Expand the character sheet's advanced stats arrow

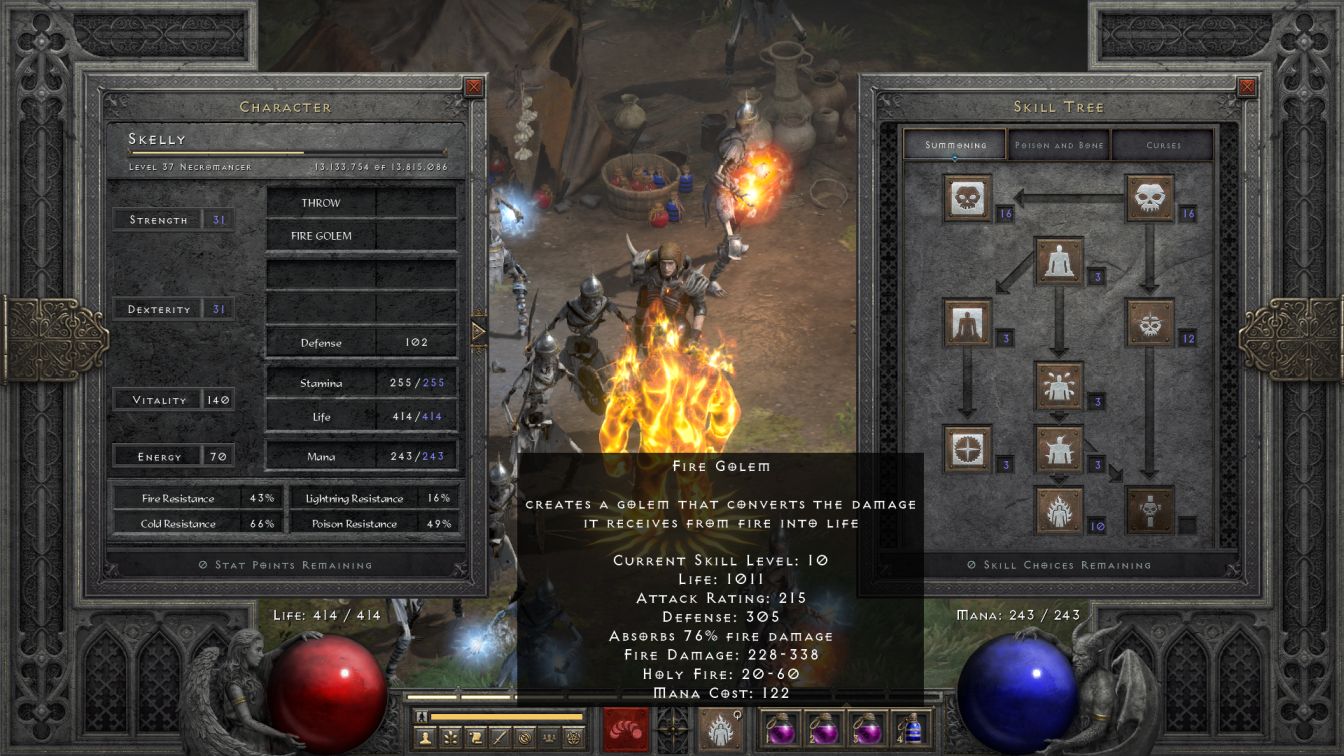pos(478,330)
